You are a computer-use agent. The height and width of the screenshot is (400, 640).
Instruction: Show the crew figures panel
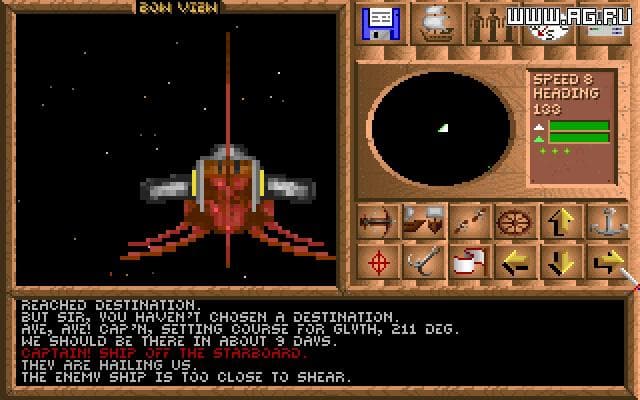493,22
